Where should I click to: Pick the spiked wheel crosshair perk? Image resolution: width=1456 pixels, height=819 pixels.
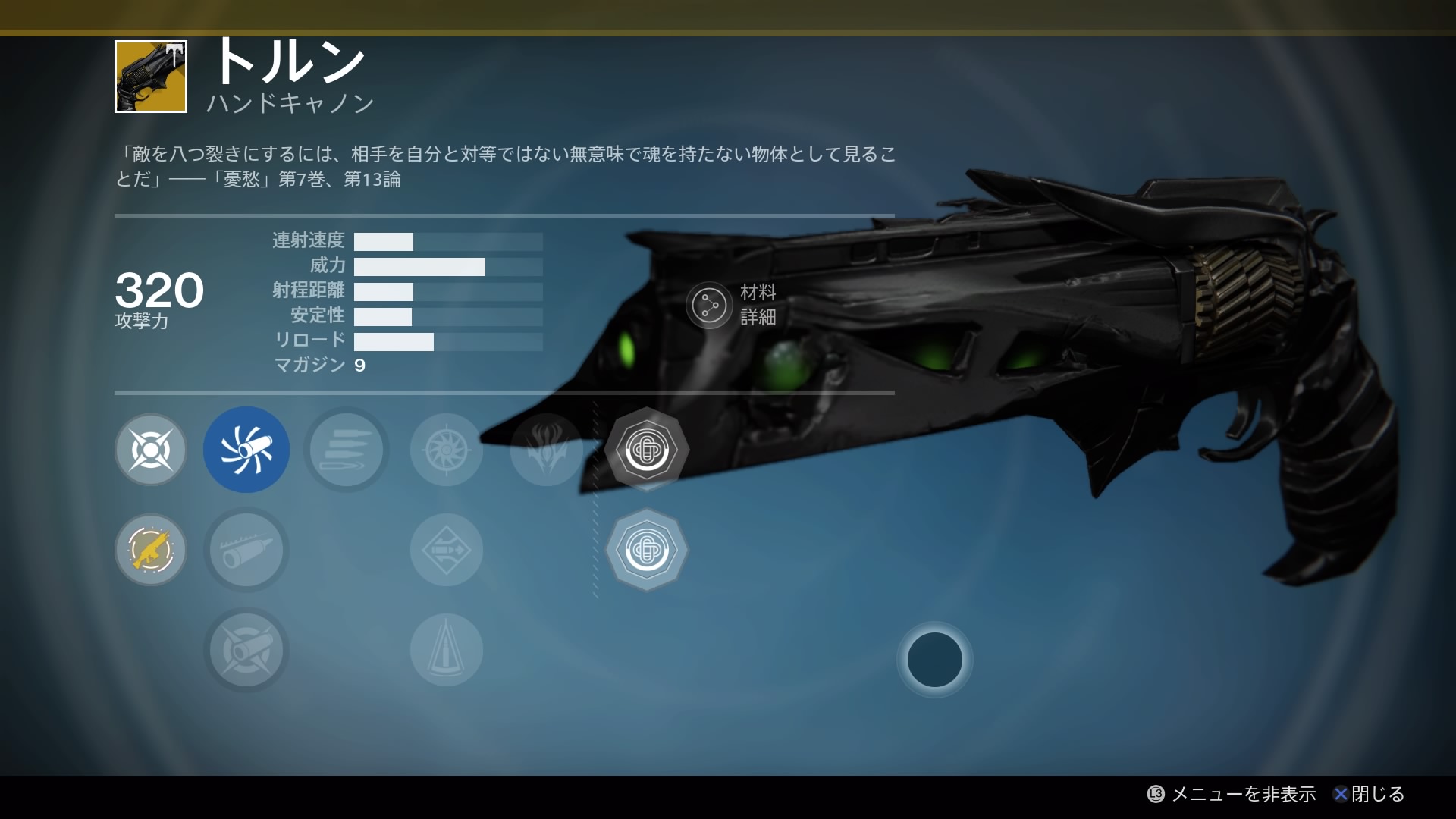(447, 450)
